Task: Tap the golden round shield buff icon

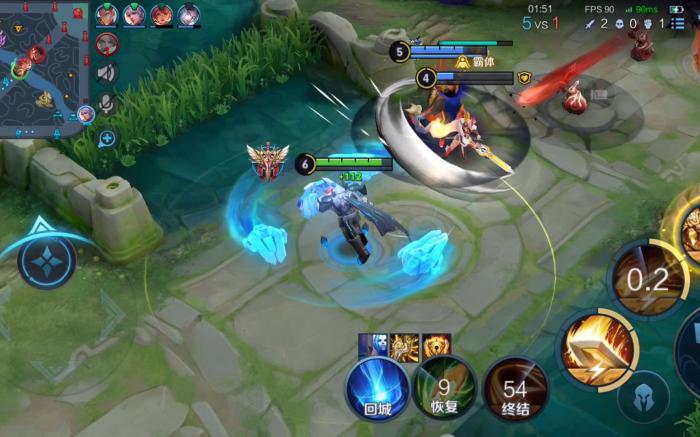Action: tap(436, 346)
